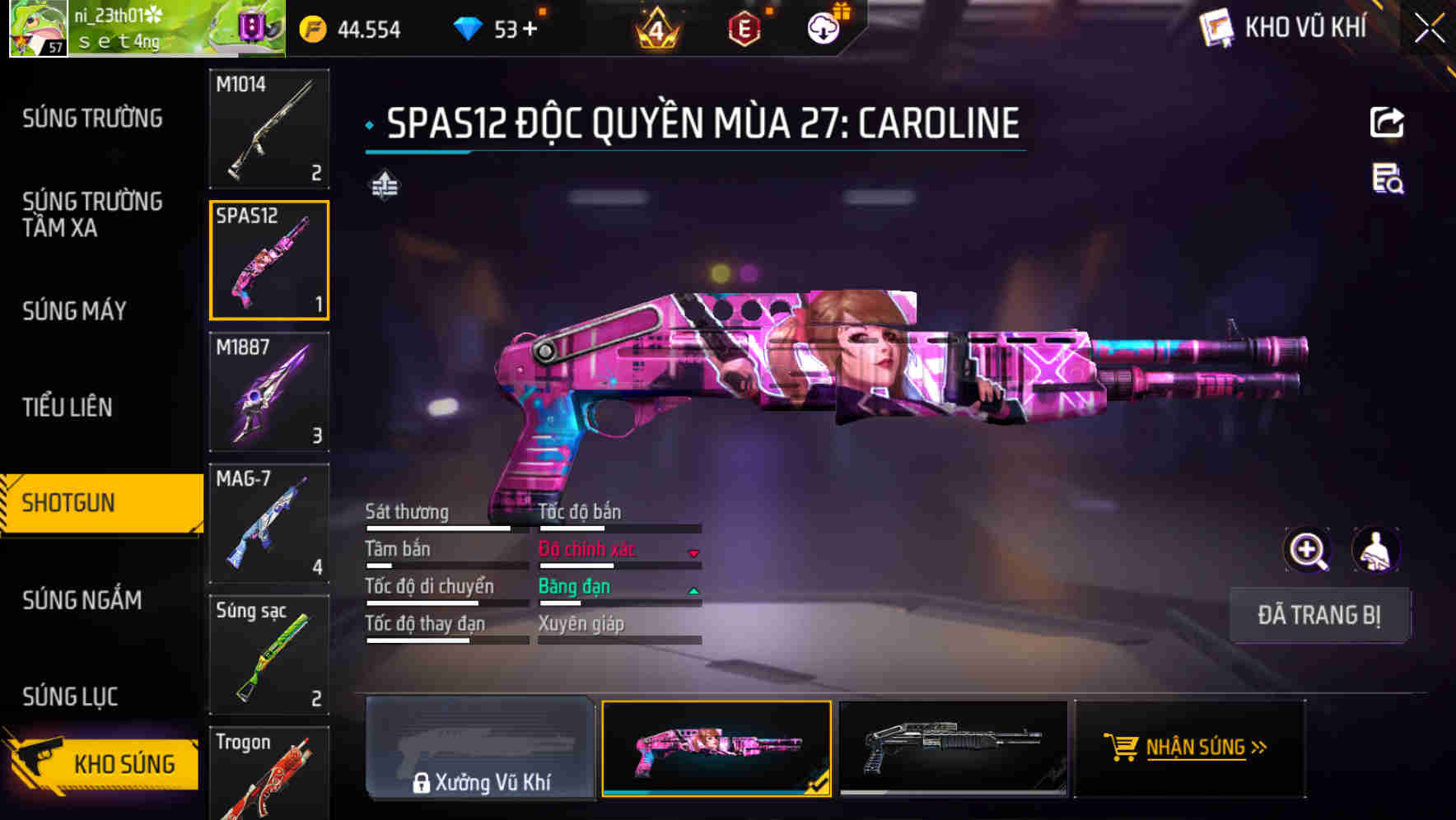Expand the Độ chính xác red arrow indicator
Image resolution: width=1456 pixels, height=820 pixels.
(x=694, y=553)
